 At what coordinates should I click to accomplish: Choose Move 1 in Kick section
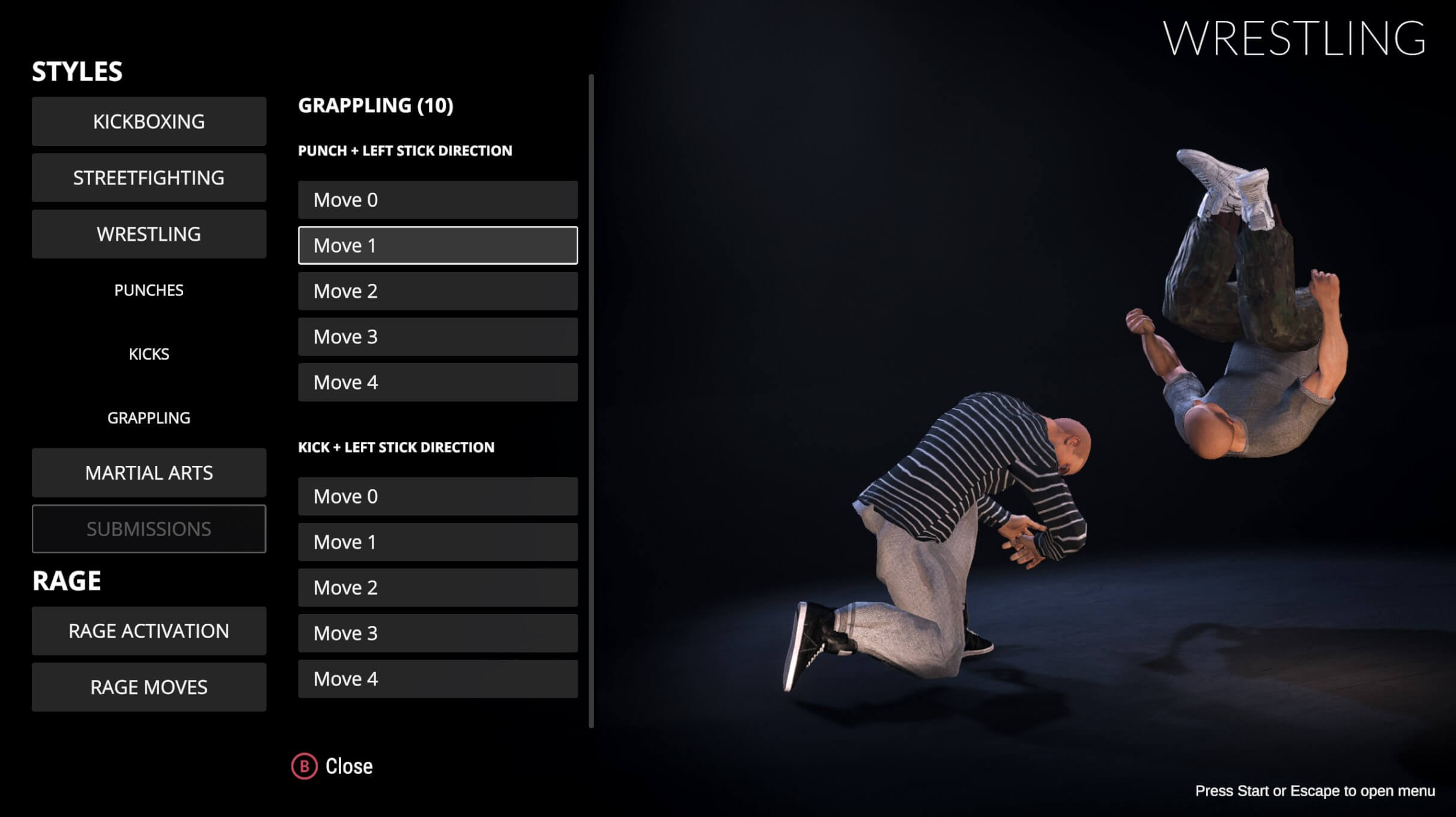437,542
